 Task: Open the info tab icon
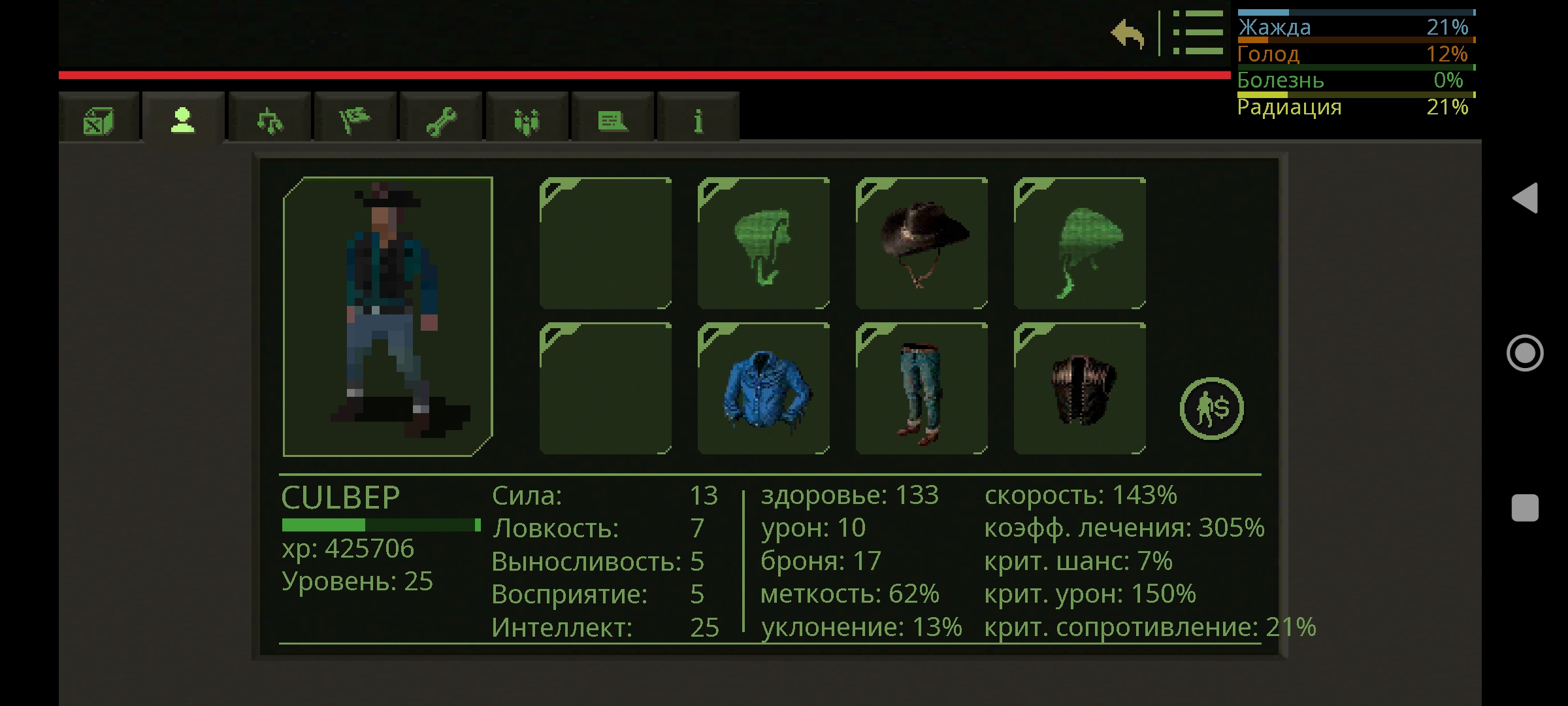coord(698,120)
